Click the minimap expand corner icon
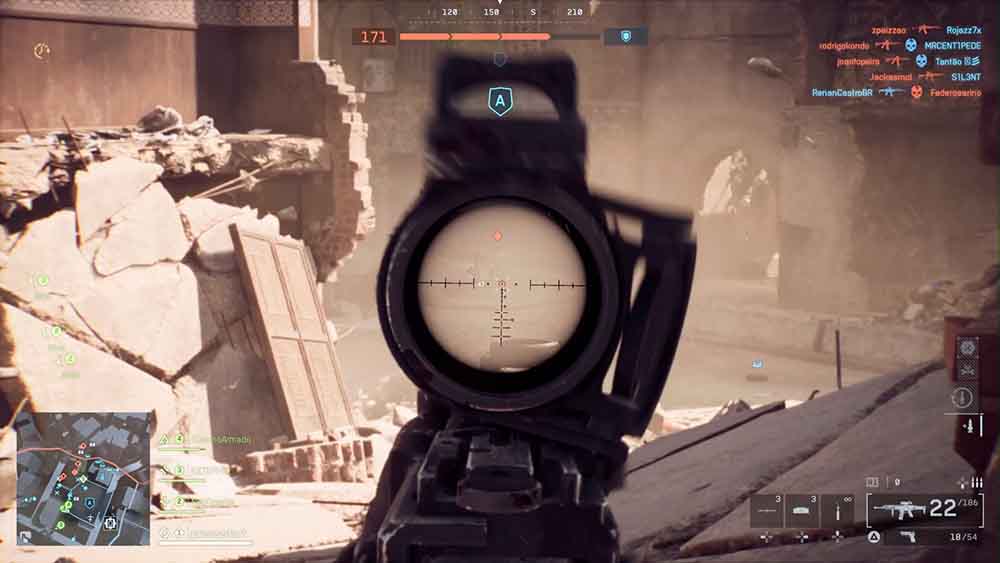The width and height of the screenshot is (1000, 563). click(x=25, y=537)
